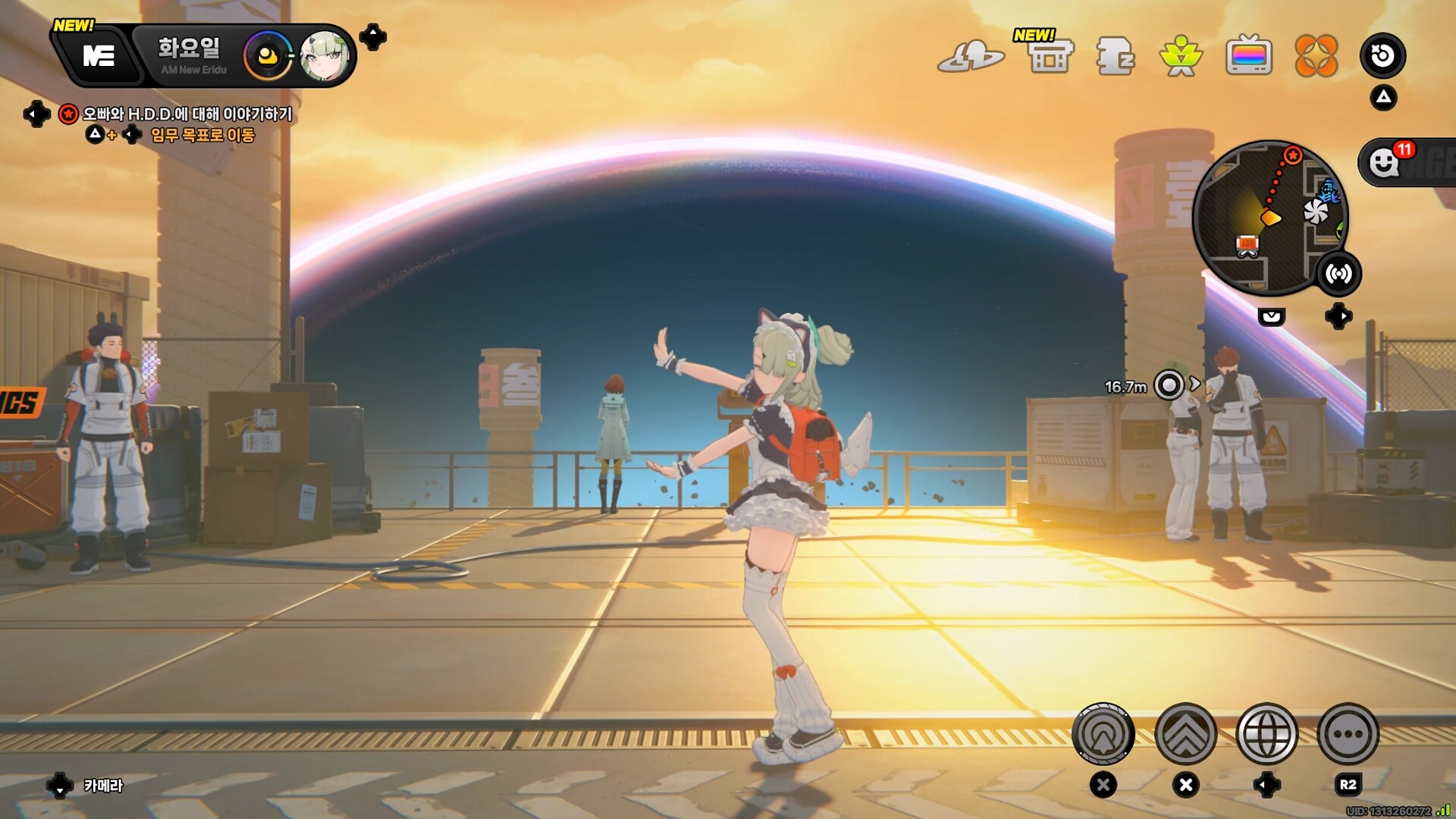Click the signal broadcast button on minimap

1338,274
